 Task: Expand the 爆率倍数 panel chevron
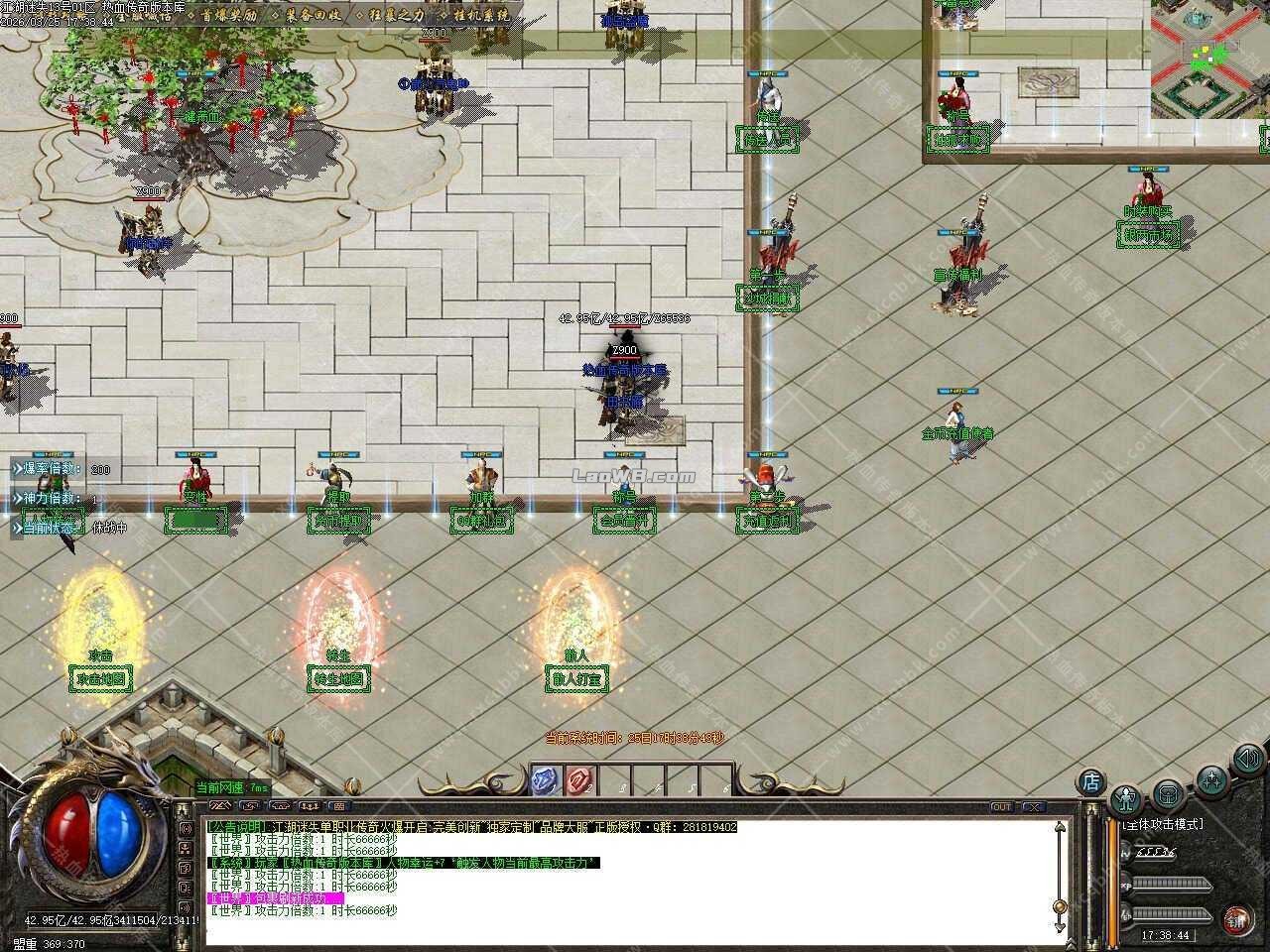coord(18,468)
